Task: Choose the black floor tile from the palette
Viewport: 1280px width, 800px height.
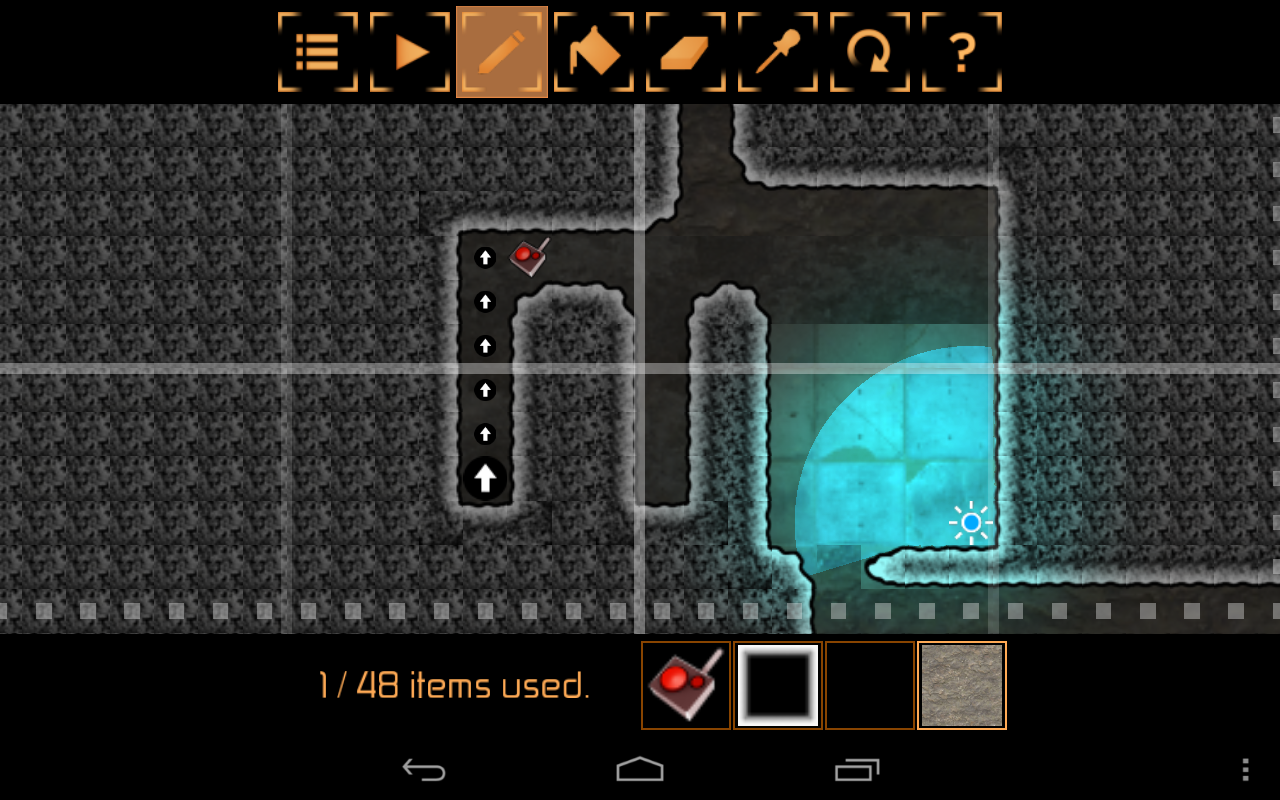Action: pyautogui.click(x=777, y=686)
